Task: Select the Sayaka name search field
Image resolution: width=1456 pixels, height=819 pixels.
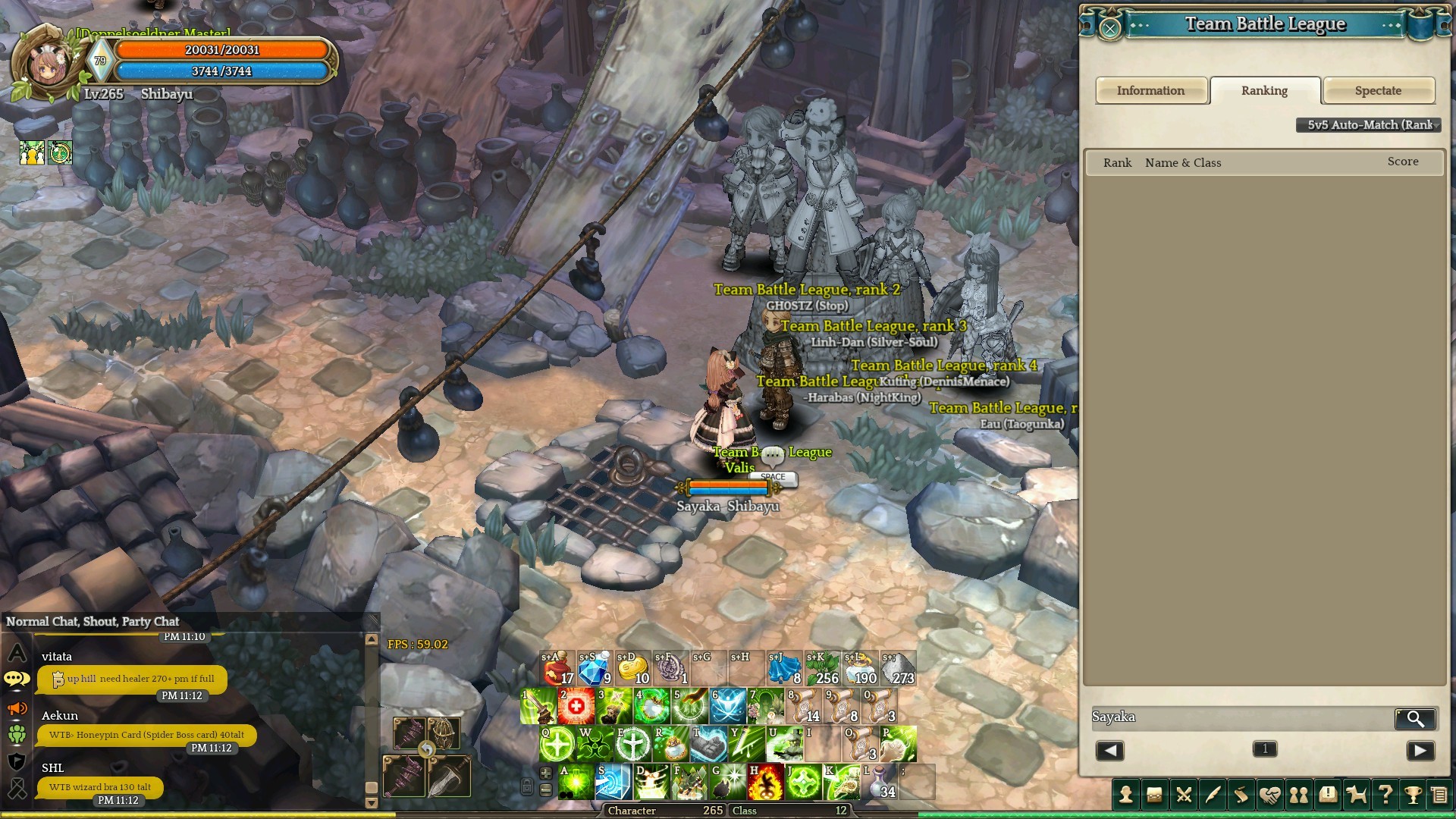Action: tap(1241, 717)
